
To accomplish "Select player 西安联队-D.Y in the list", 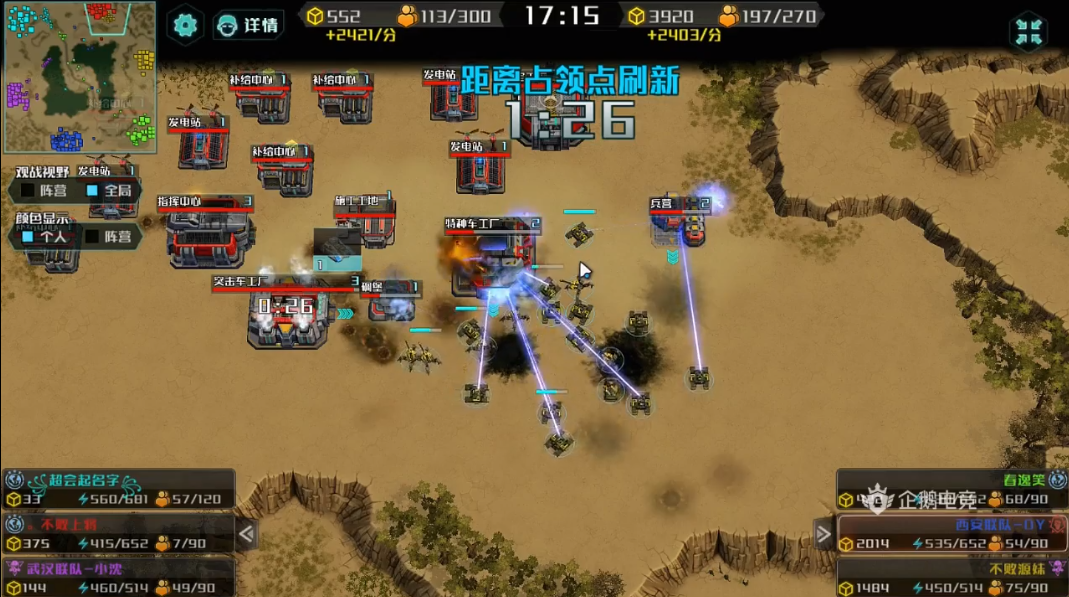I will (951, 534).
